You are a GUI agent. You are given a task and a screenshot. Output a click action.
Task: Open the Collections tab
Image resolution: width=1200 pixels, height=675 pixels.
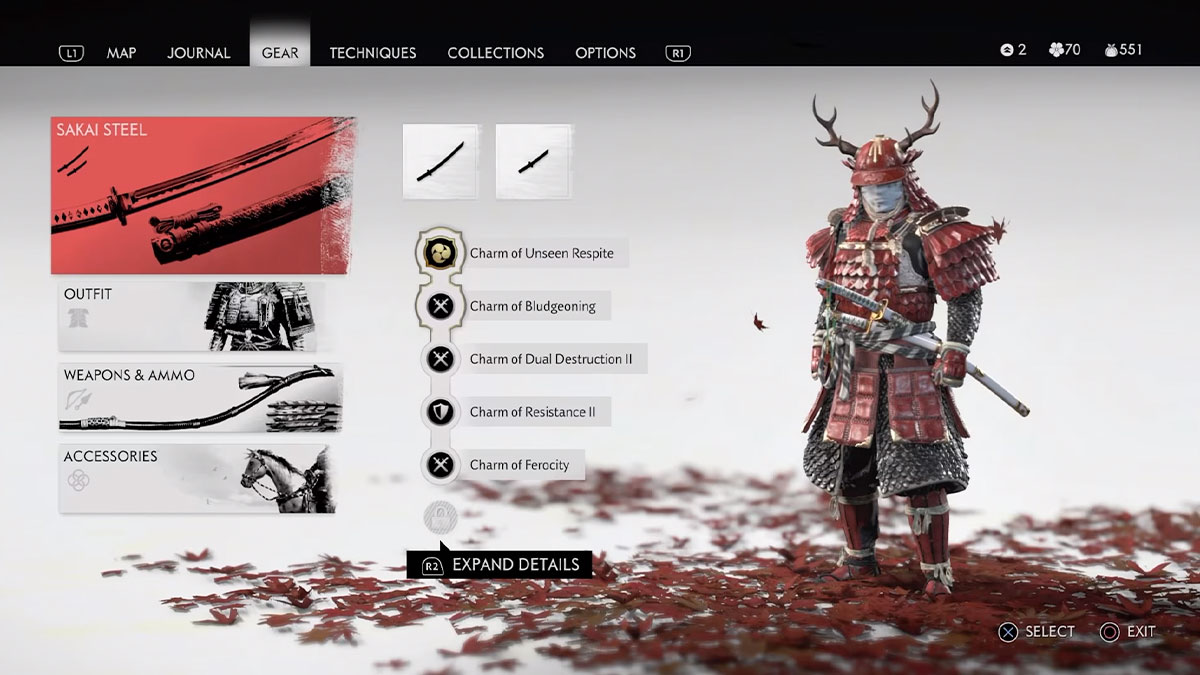click(x=496, y=53)
